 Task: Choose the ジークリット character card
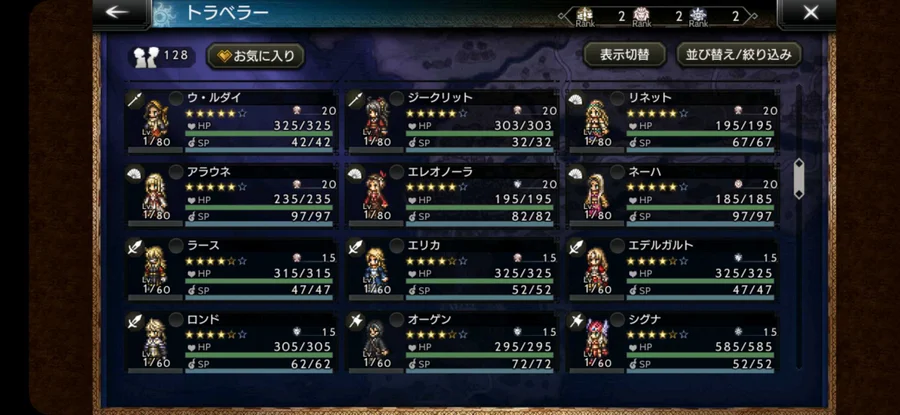453,120
